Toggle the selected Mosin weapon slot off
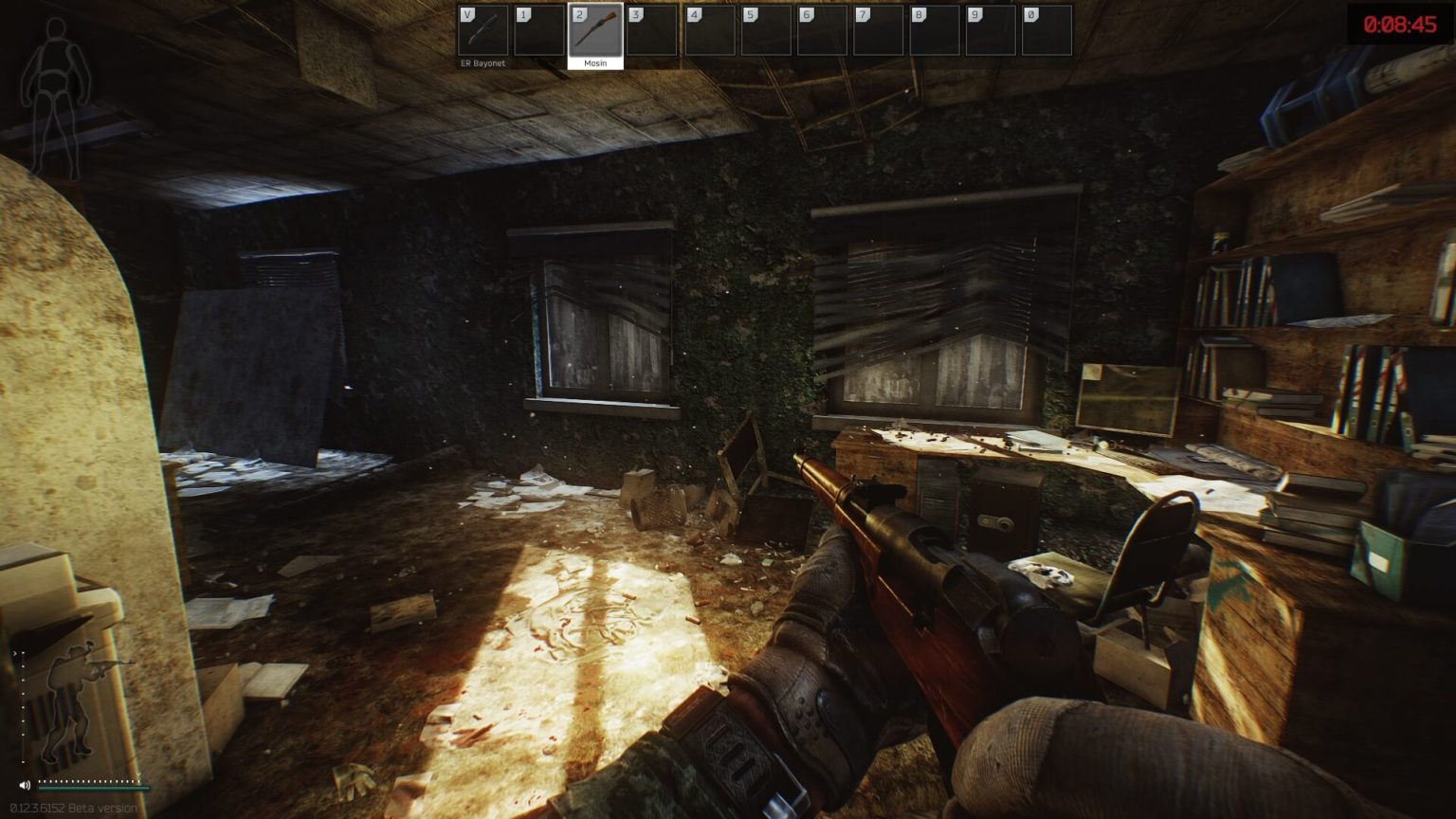Viewport: 1456px width, 819px height. (595, 28)
